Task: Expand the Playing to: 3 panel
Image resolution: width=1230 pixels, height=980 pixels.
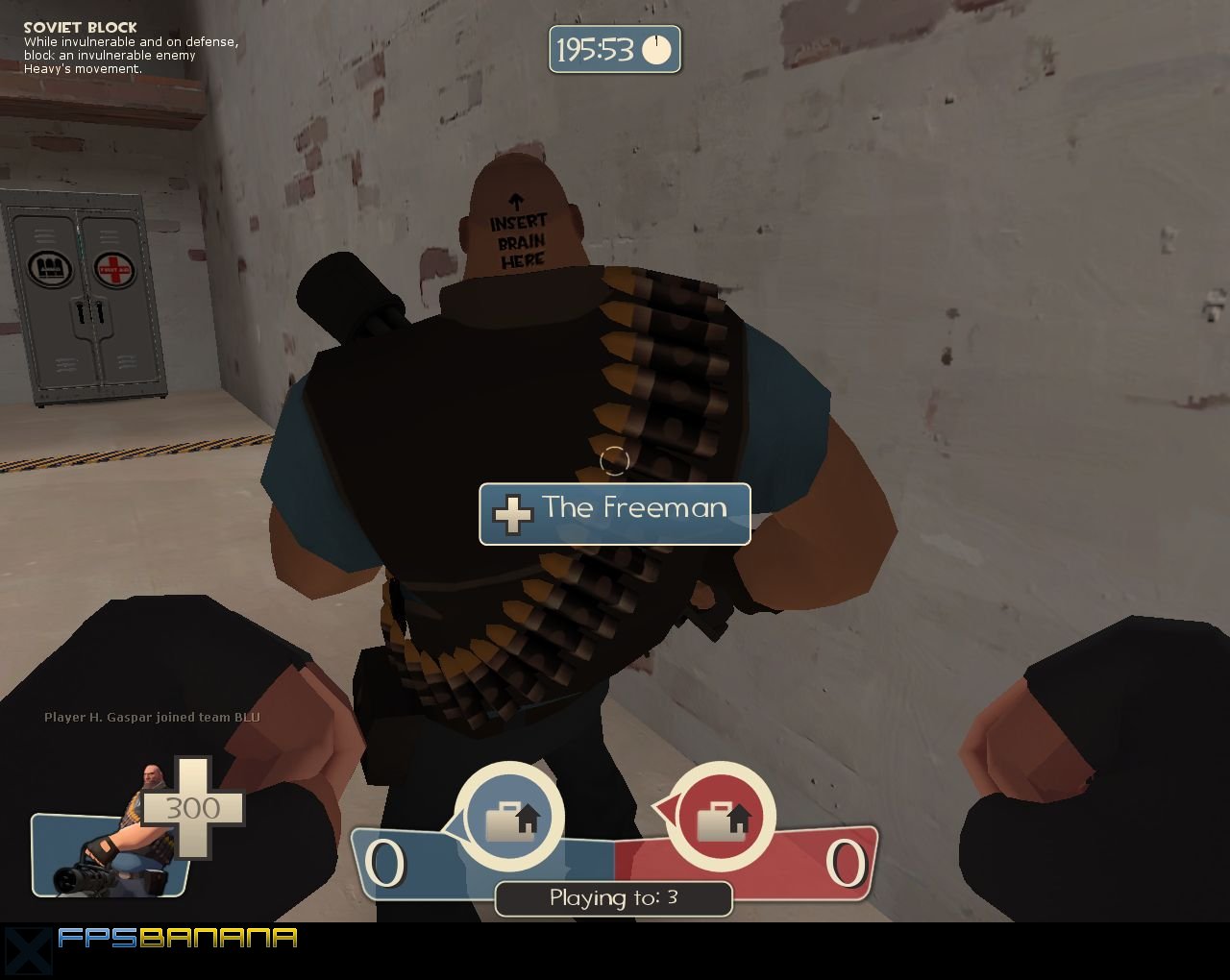Action: [613, 898]
